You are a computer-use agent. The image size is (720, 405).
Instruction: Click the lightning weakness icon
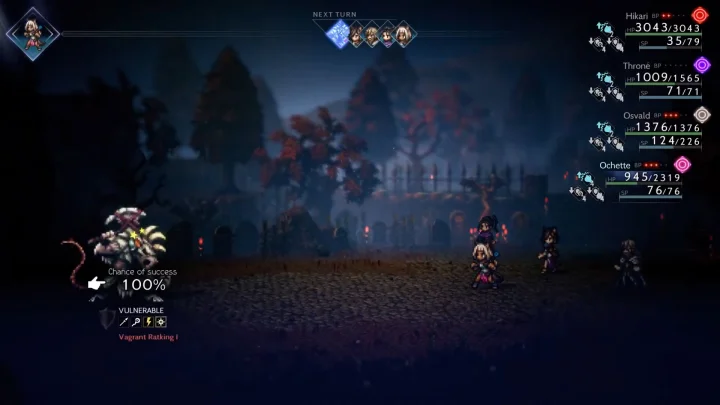click(148, 322)
